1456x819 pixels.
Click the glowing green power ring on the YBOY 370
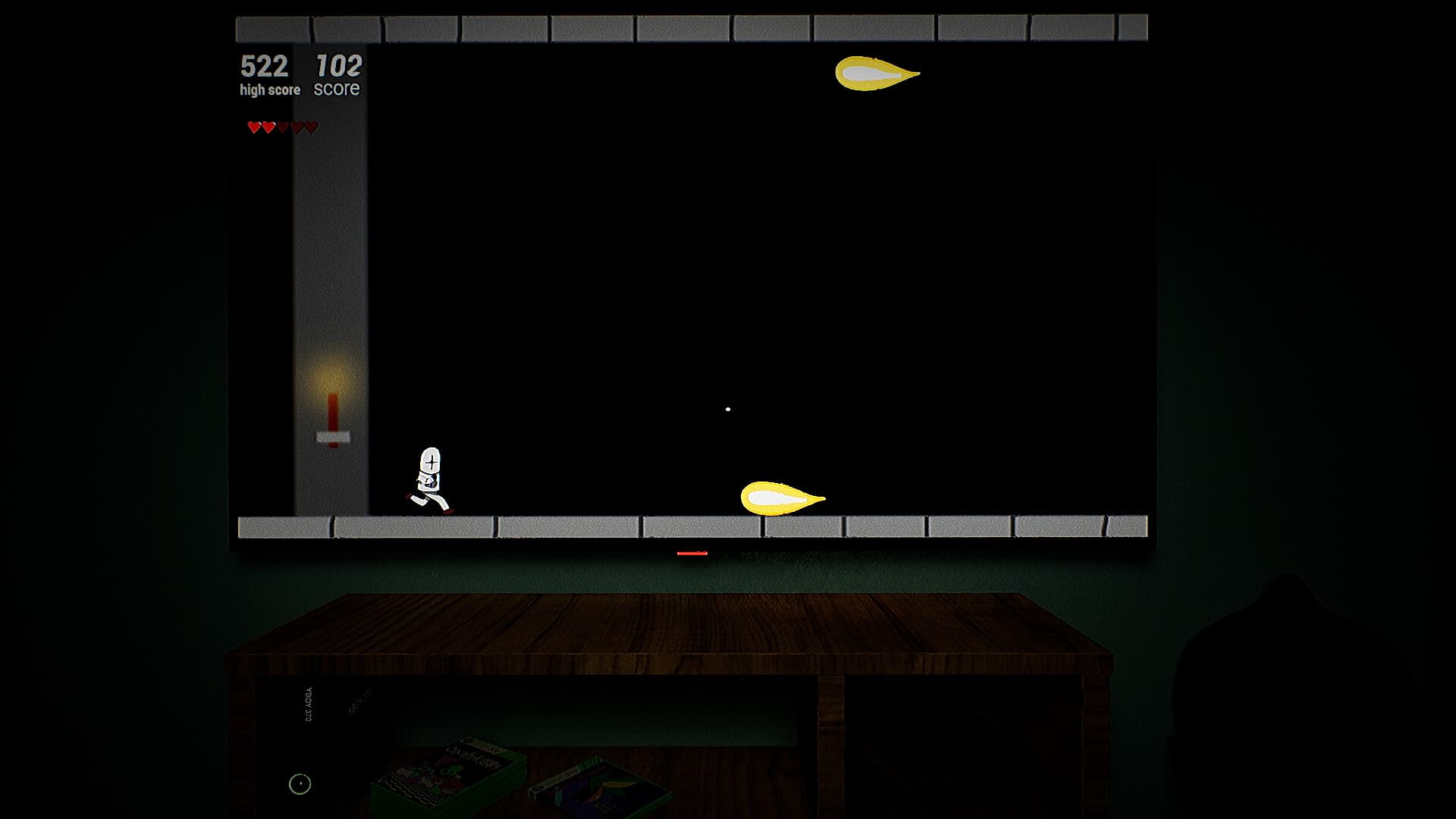click(300, 783)
